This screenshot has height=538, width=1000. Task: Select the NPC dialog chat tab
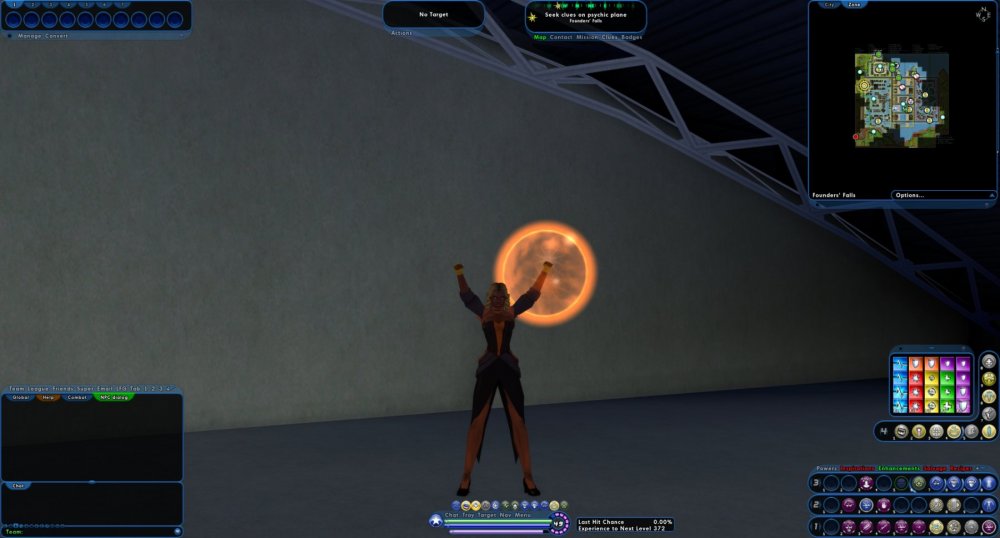pos(111,397)
